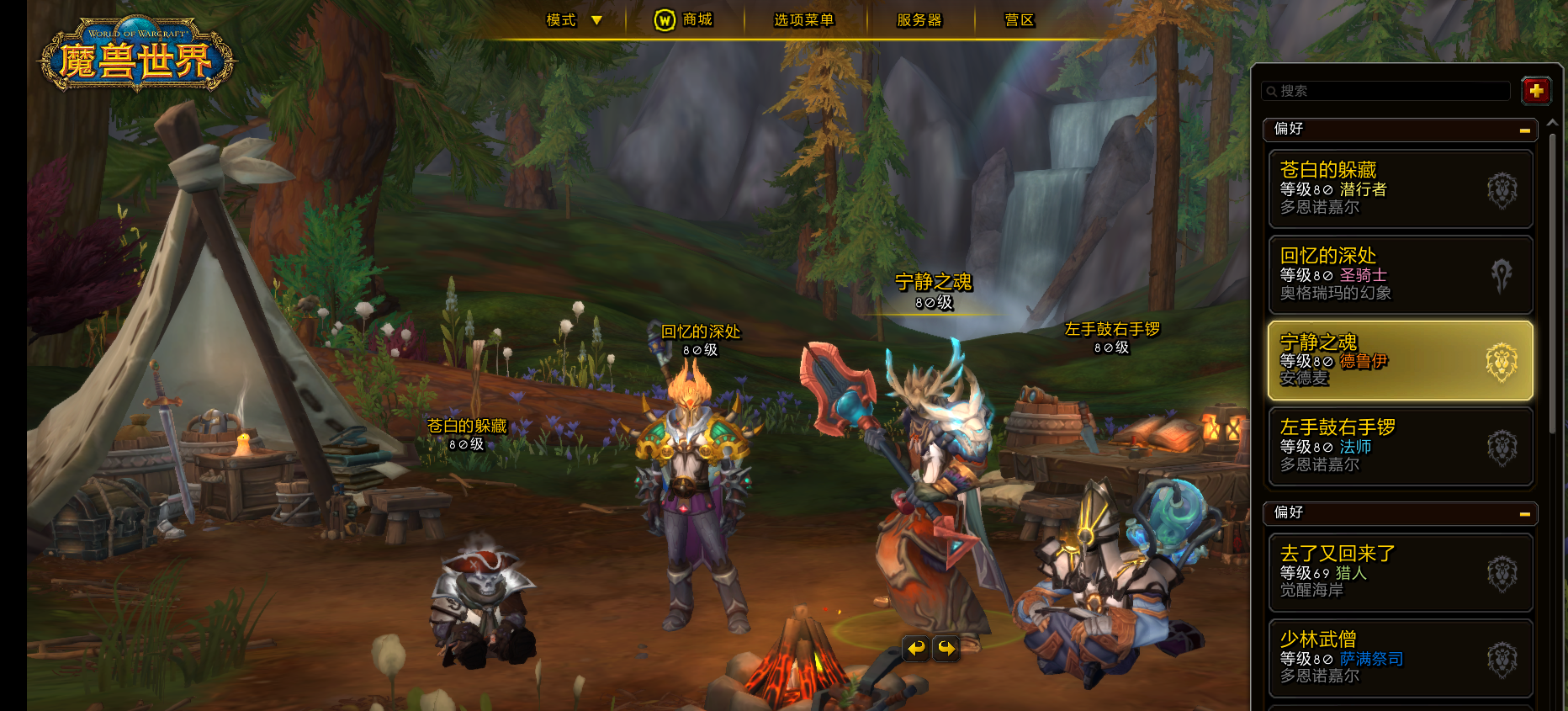Collapse the second 偏好 group header
This screenshot has width=1568, height=711.
point(1524,514)
